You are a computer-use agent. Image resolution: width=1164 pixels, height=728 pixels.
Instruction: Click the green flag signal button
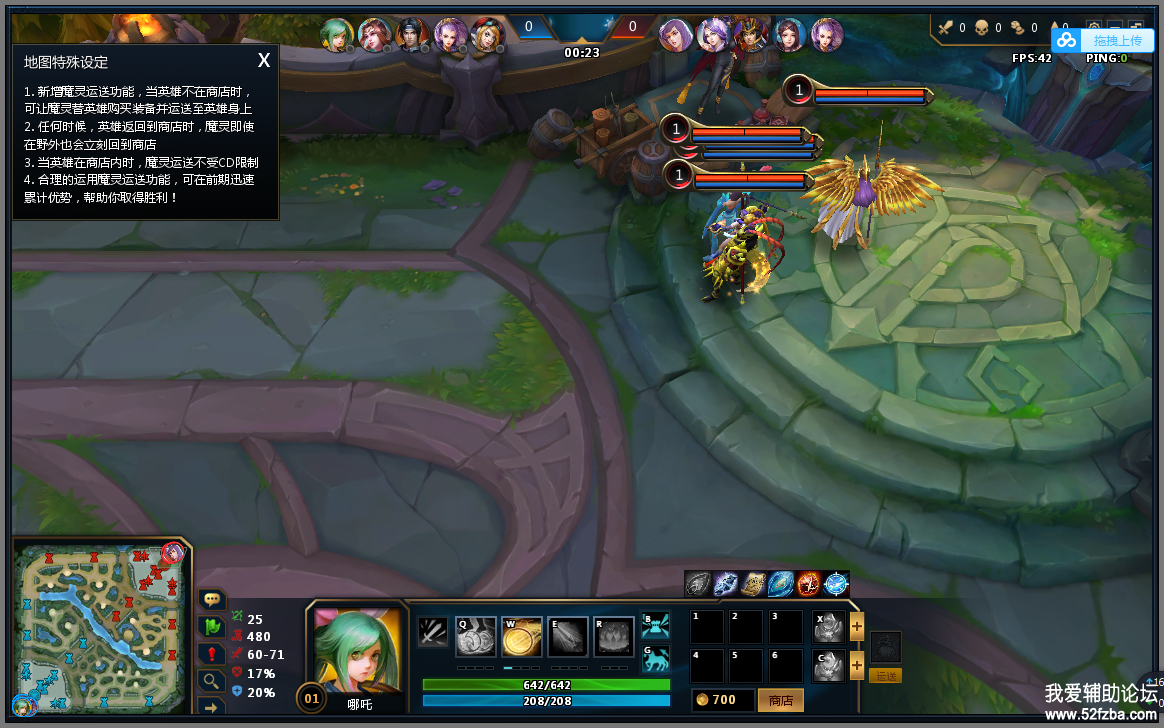(212, 627)
